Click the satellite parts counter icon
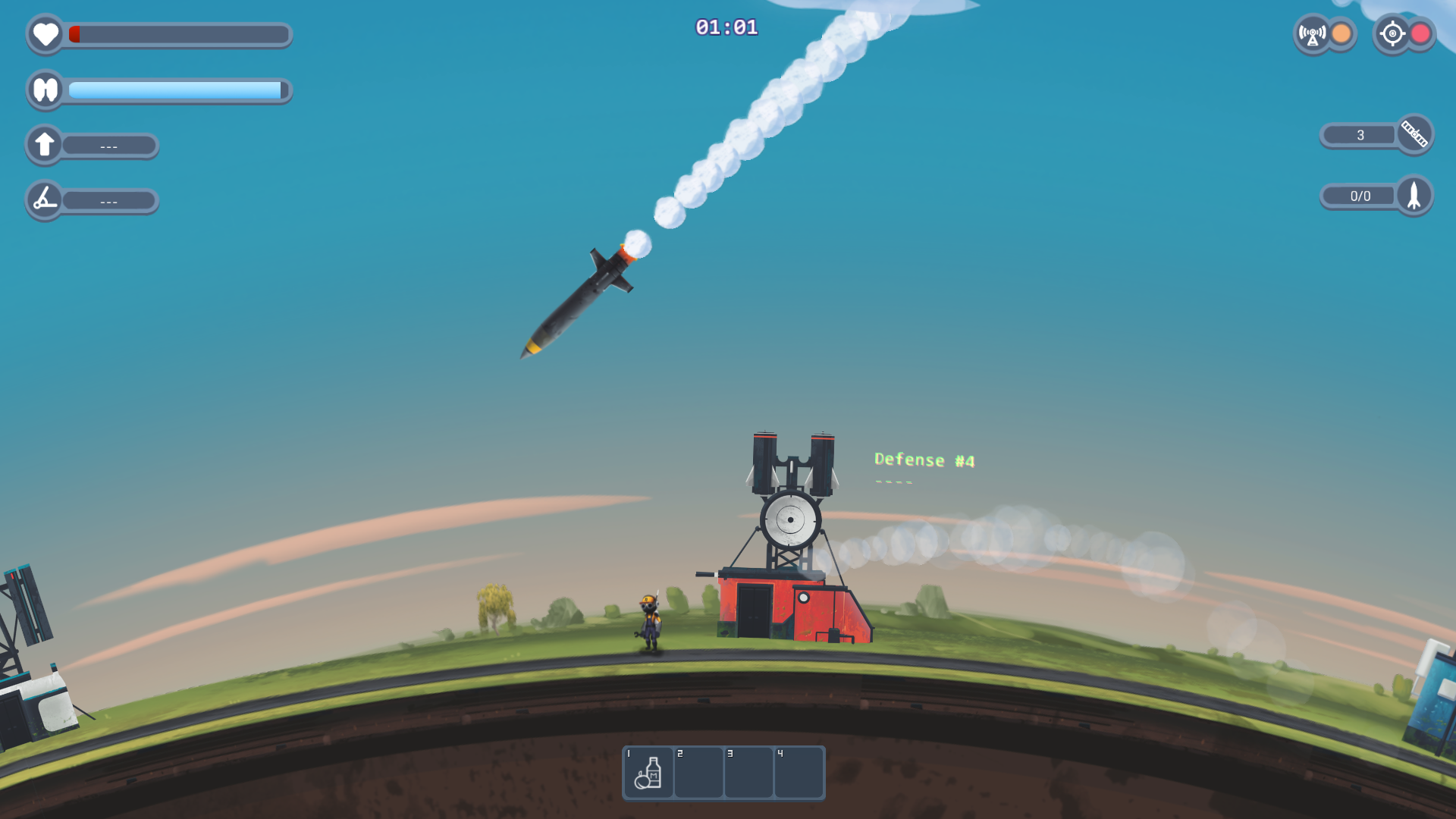This screenshot has width=1456, height=819. pyautogui.click(x=1414, y=134)
